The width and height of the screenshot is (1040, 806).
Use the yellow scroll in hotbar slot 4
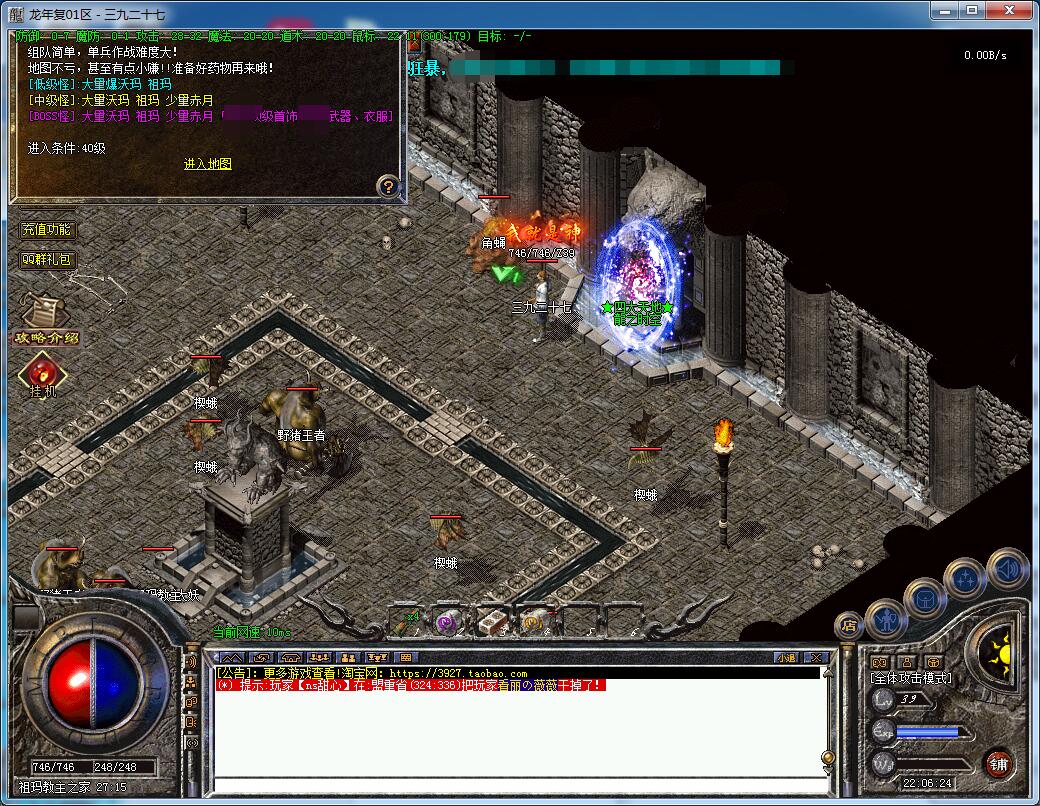coord(535,622)
